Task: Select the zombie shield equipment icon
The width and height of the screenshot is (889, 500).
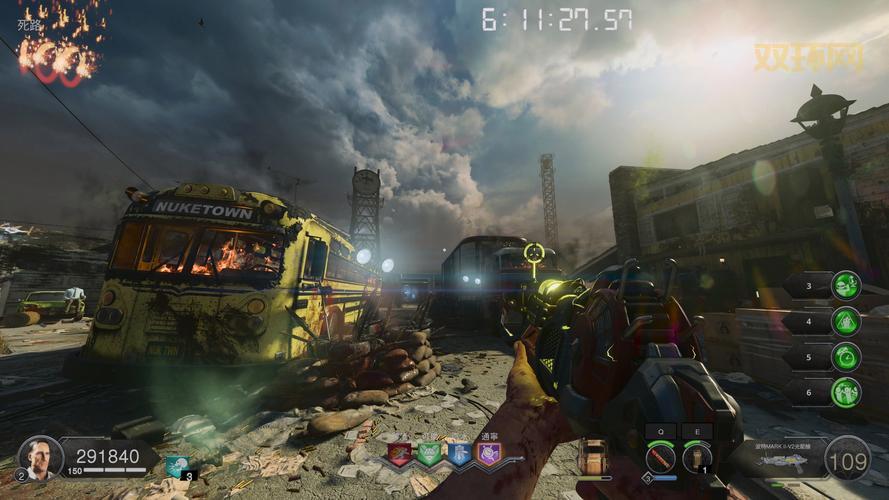Action: coord(594,457)
